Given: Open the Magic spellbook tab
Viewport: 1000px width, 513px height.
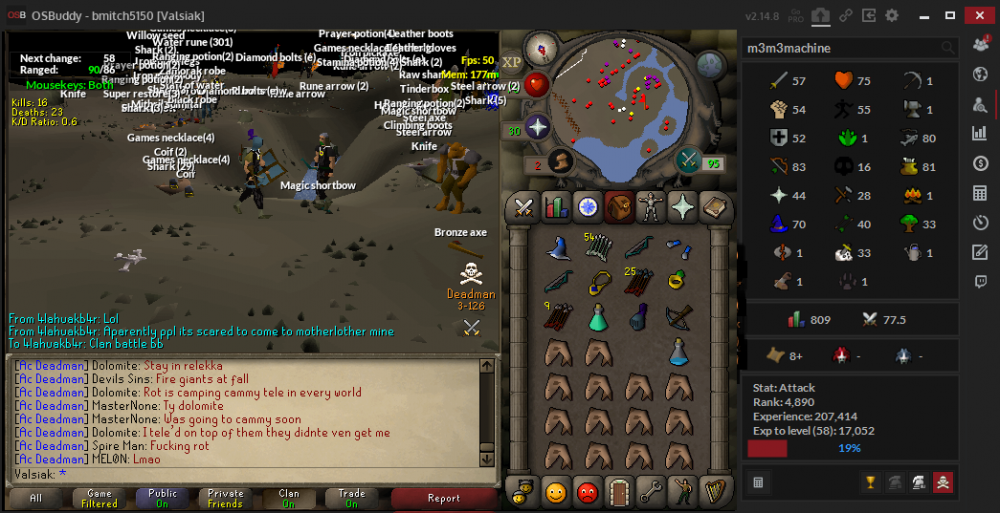Looking at the screenshot, I should (714, 207).
